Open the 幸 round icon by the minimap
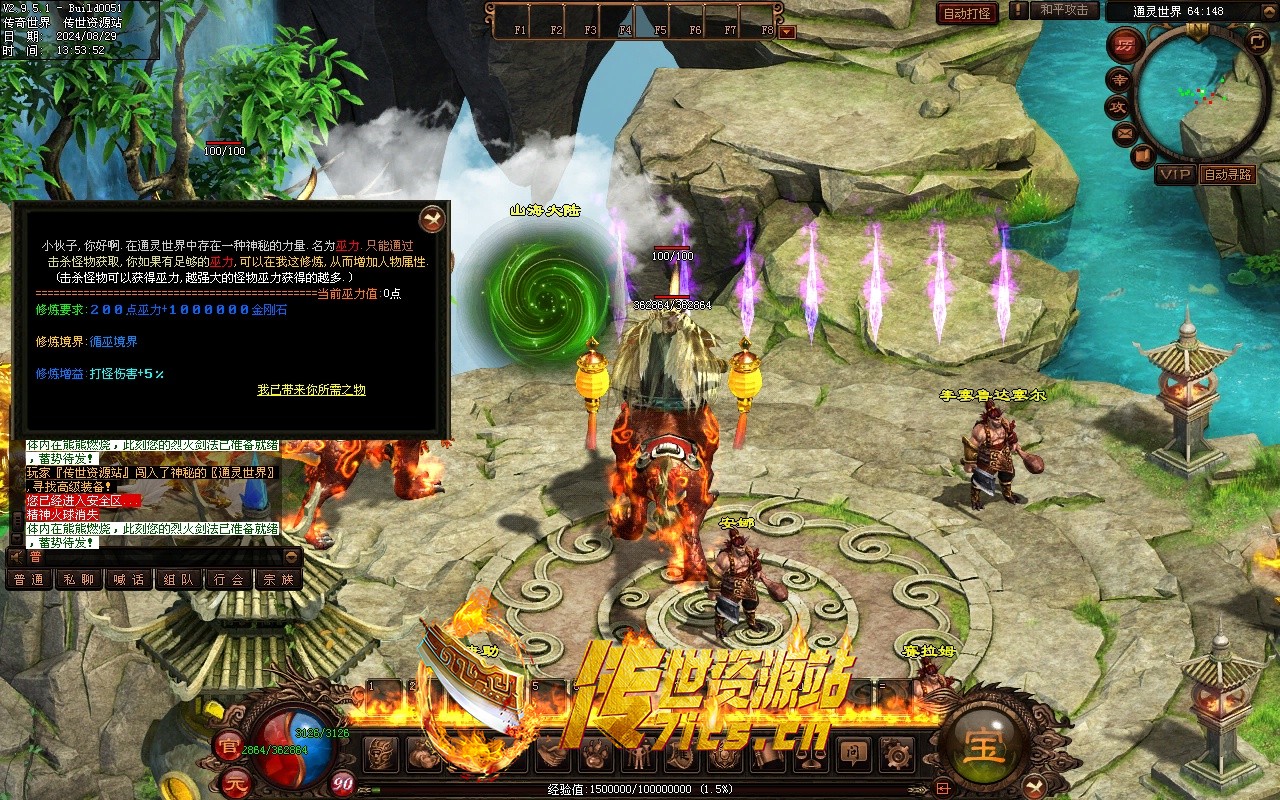Screen dimensions: 1280x800 pos(1117,80)
